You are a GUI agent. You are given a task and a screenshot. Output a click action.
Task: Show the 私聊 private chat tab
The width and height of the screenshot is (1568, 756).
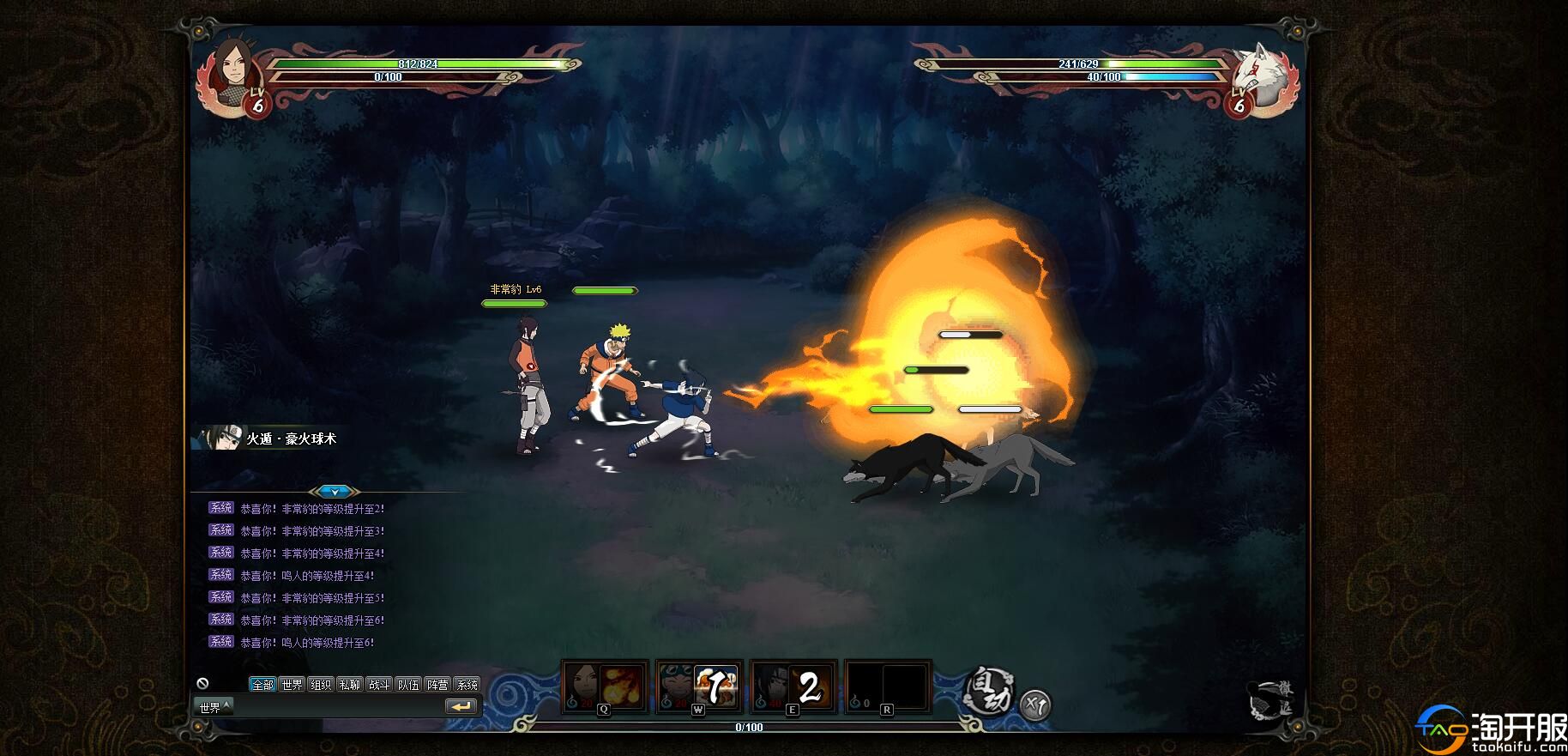point(350,684)
